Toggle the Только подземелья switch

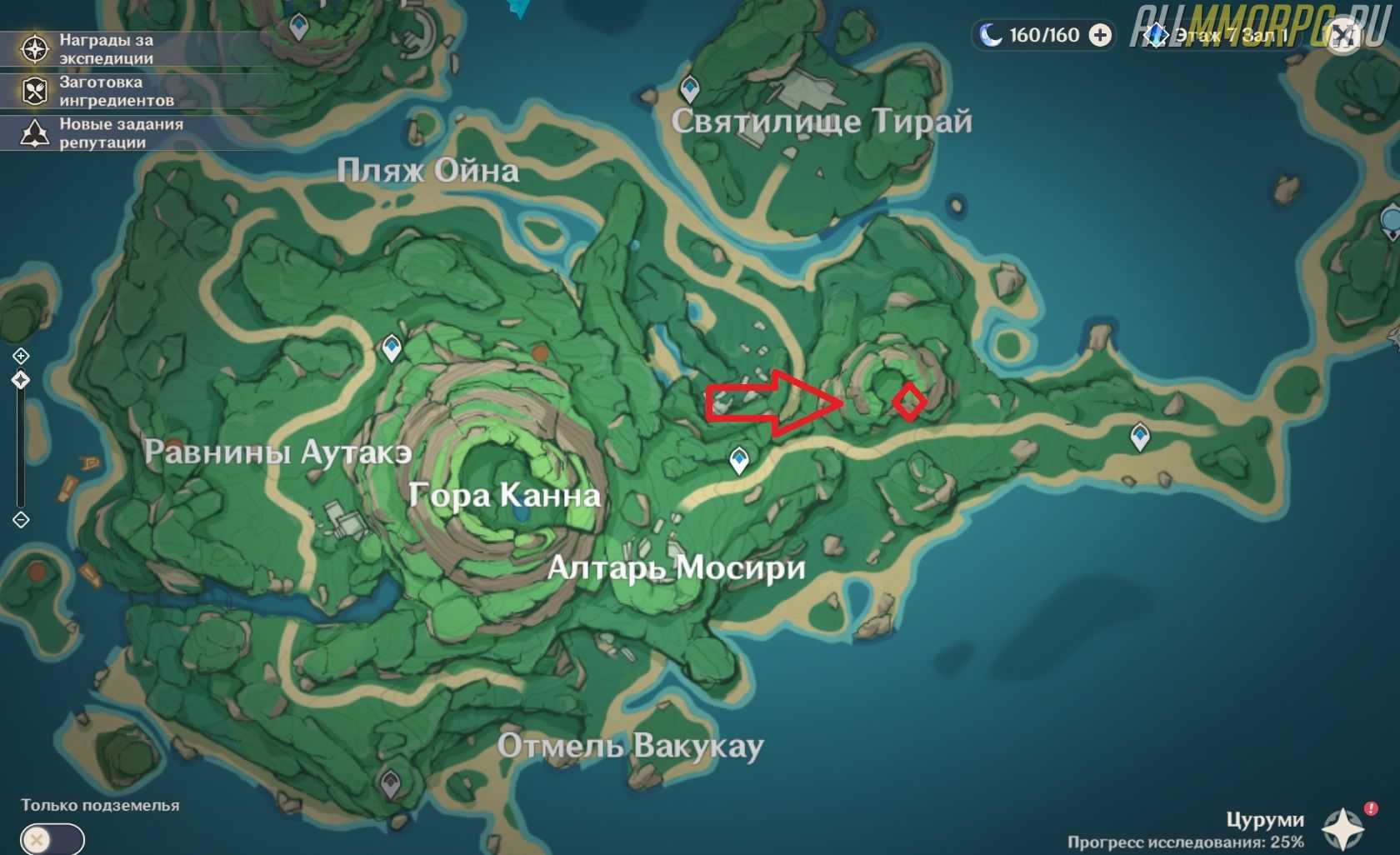(52, 838)
